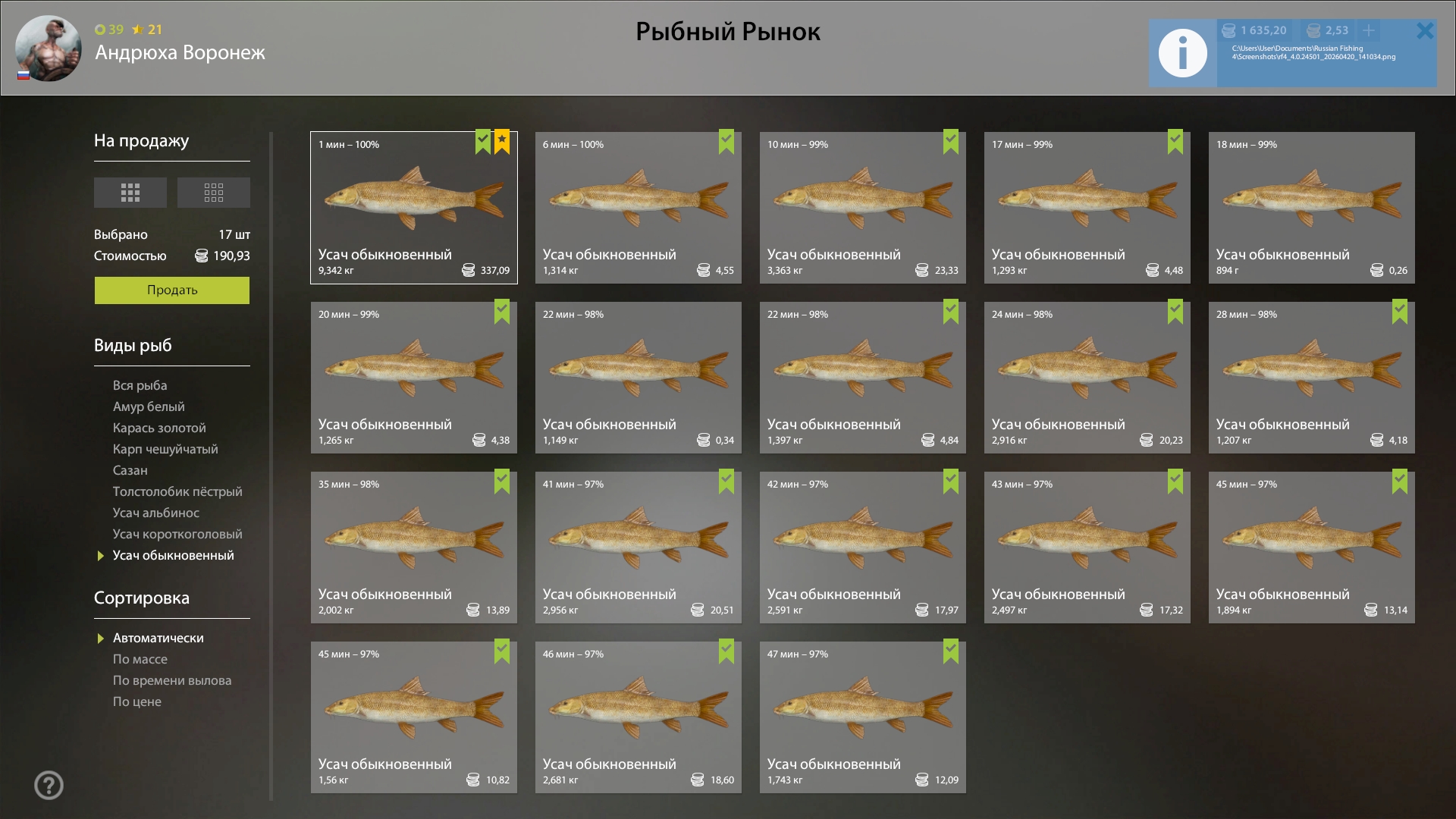This screenshot has height=819, width=1456.
Task: Sort fish by price (По цене)
Action: 137,701
